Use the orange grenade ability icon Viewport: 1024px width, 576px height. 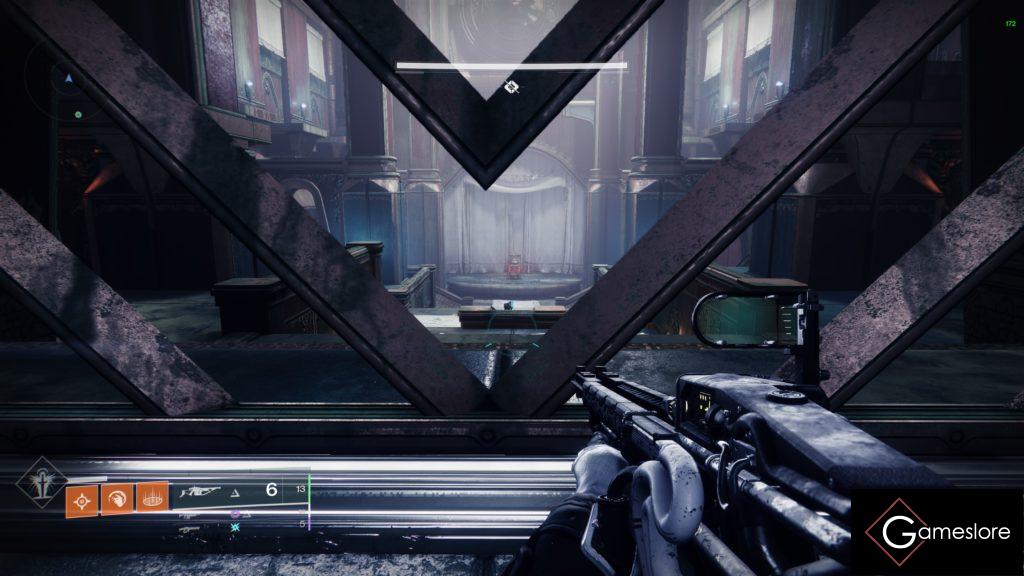pos(81,497)
